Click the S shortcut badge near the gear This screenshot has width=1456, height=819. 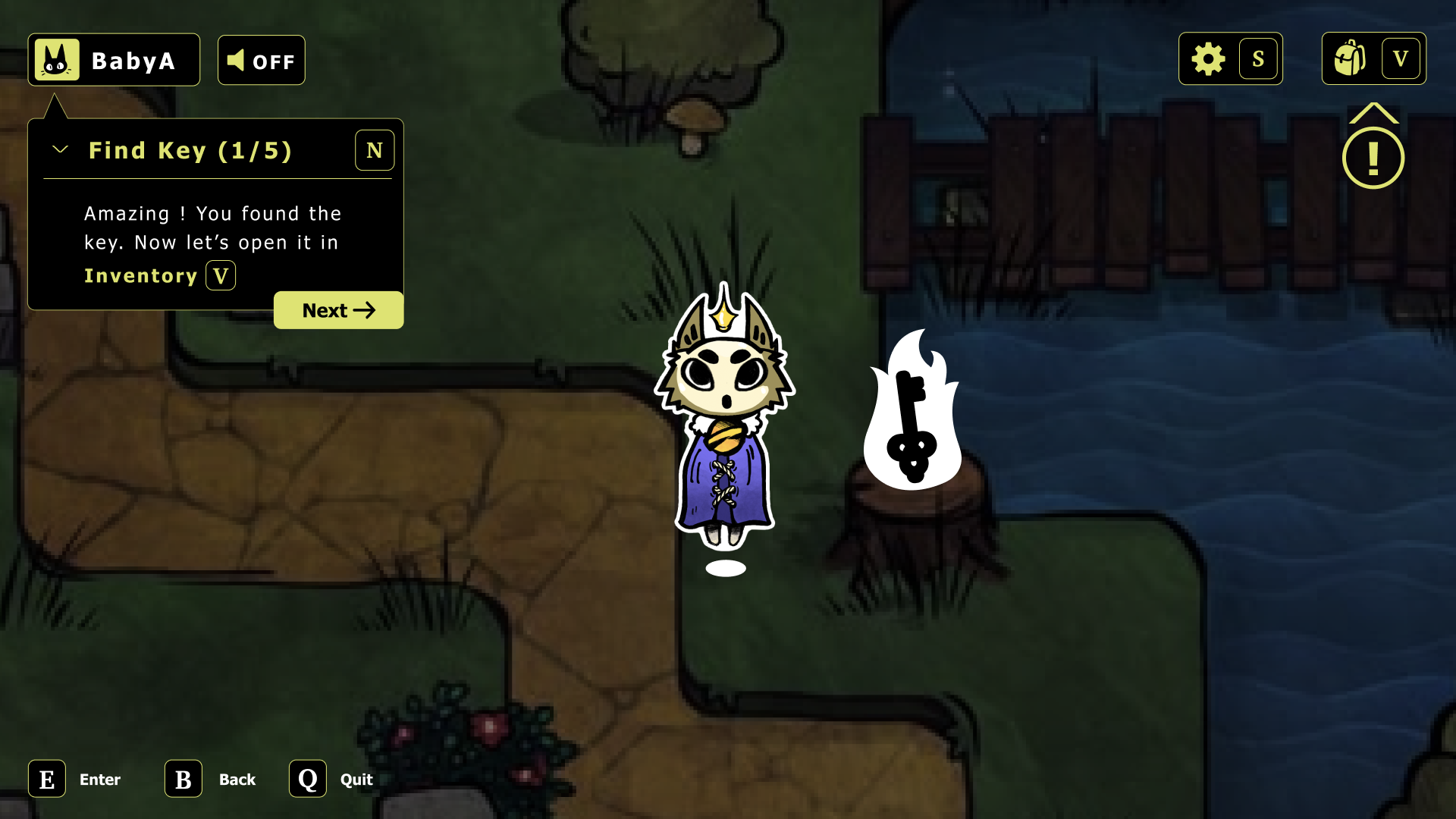coord(1259,58)
